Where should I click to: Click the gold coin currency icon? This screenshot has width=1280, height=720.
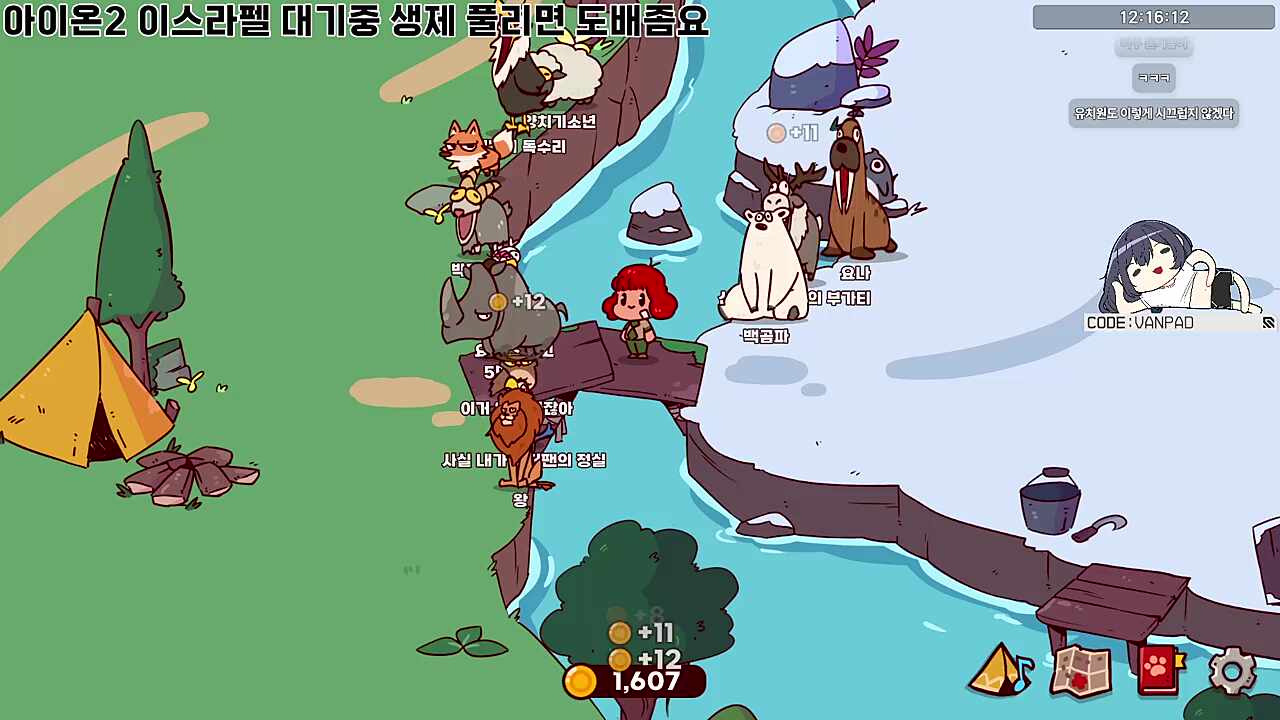point(580,682)
